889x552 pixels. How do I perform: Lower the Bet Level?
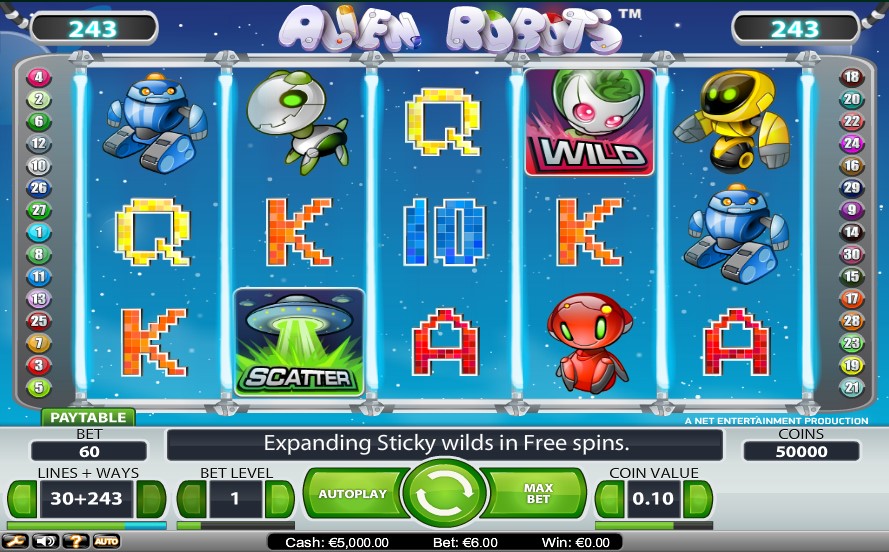pos(192,498)
